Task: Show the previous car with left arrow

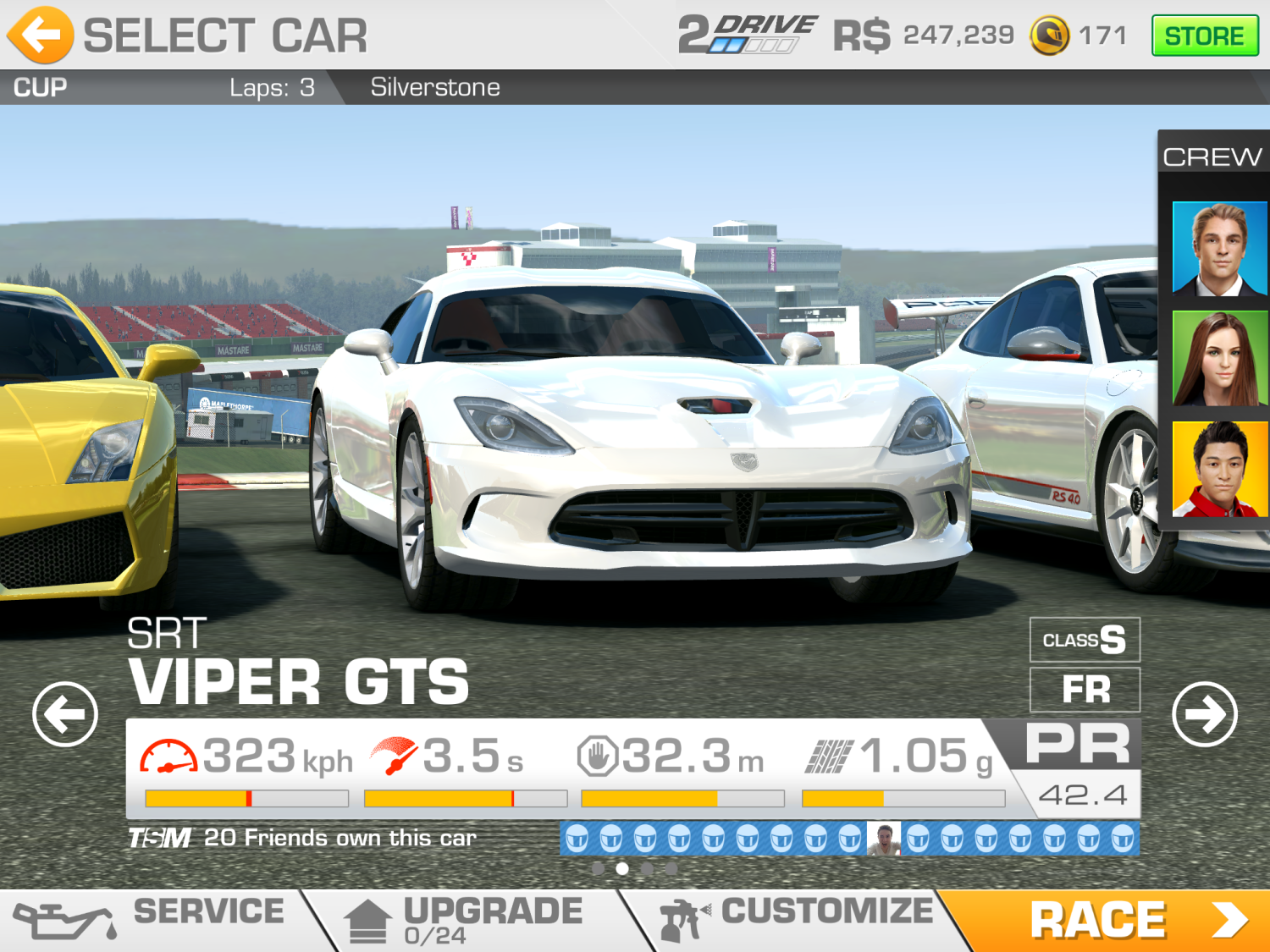Action: pos(65,714)
